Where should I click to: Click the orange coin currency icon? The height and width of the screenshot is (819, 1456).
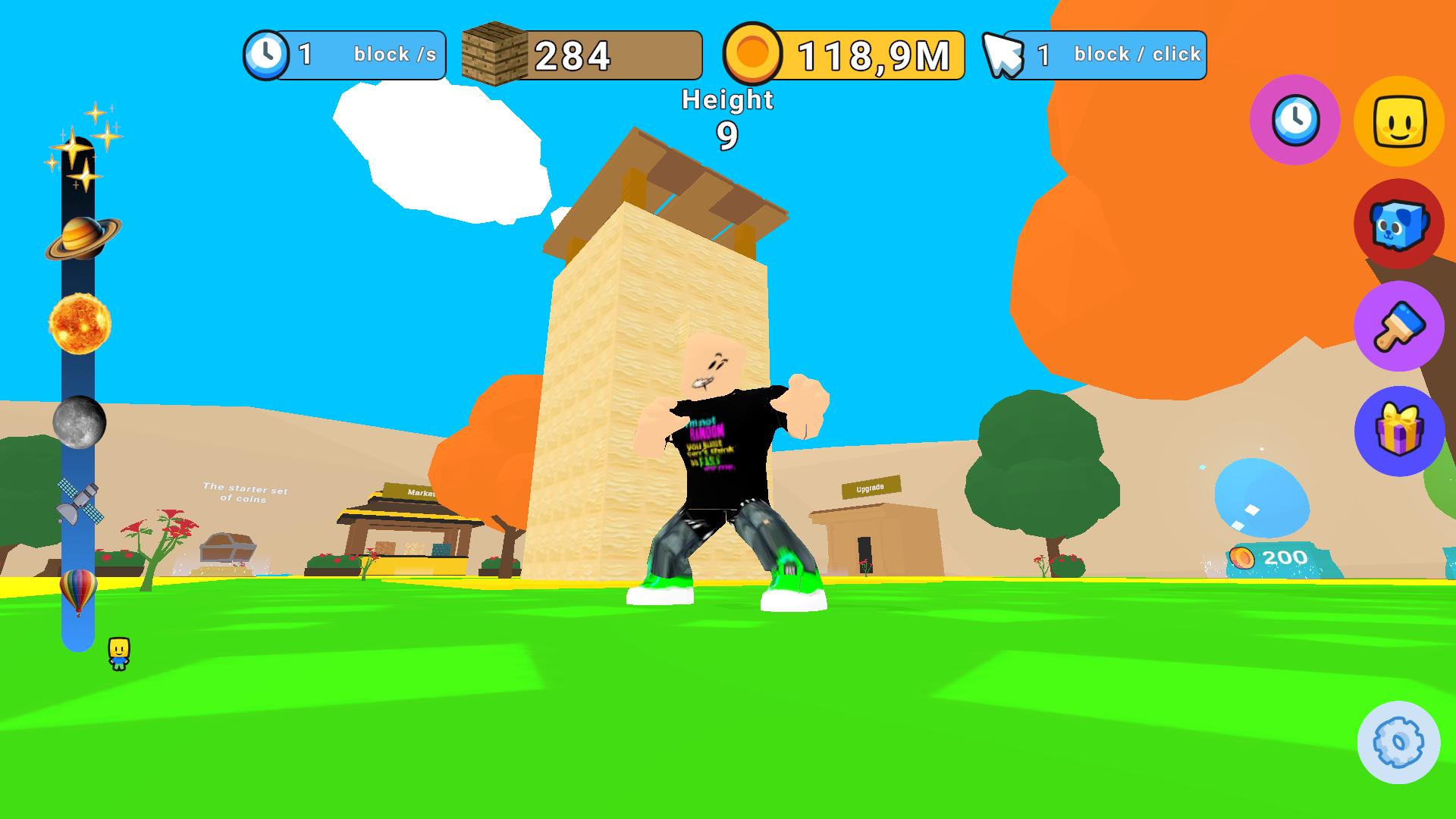tap(754, 54)
